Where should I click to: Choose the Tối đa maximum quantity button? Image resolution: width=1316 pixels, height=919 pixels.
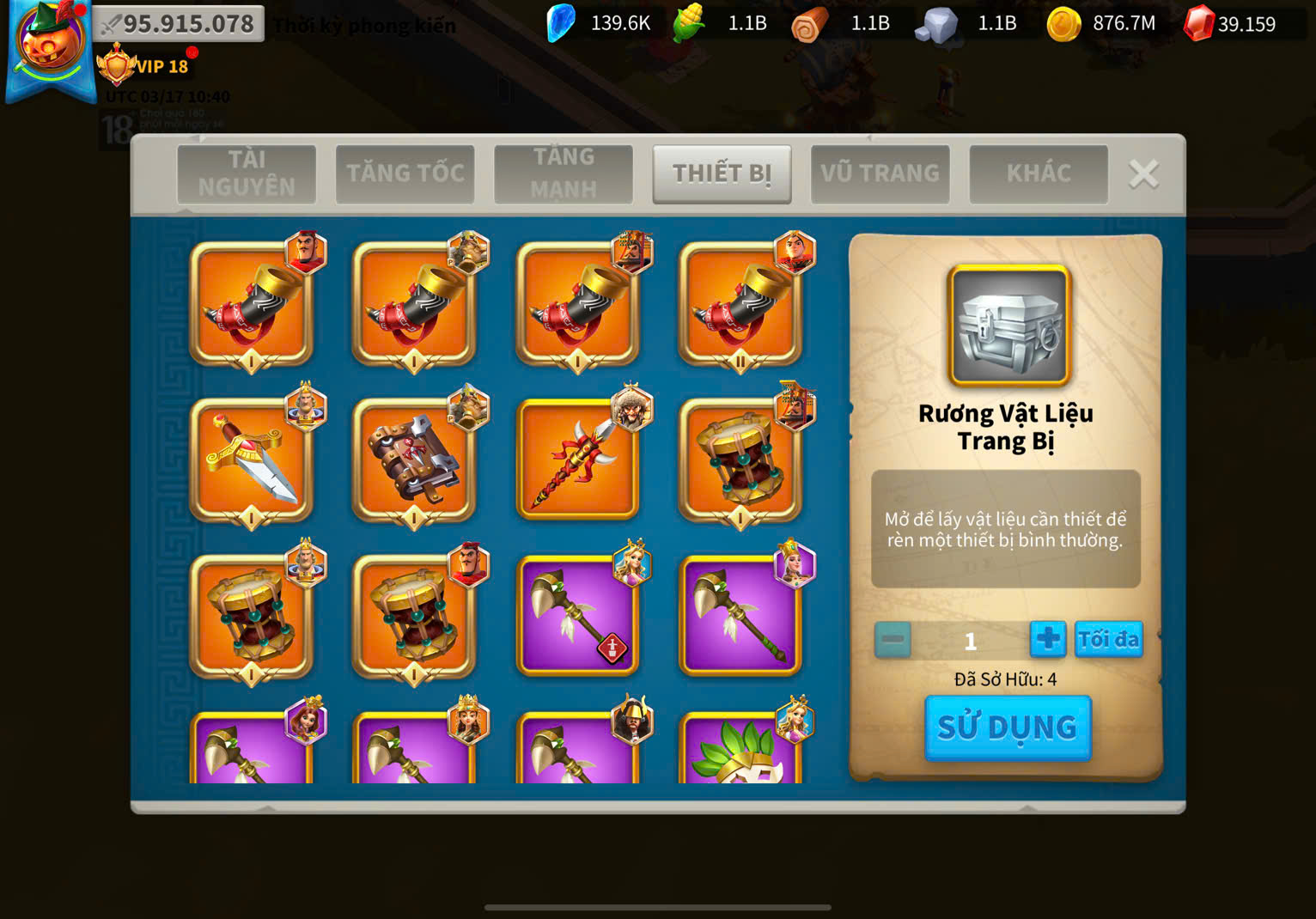(x=1108, y=640)
